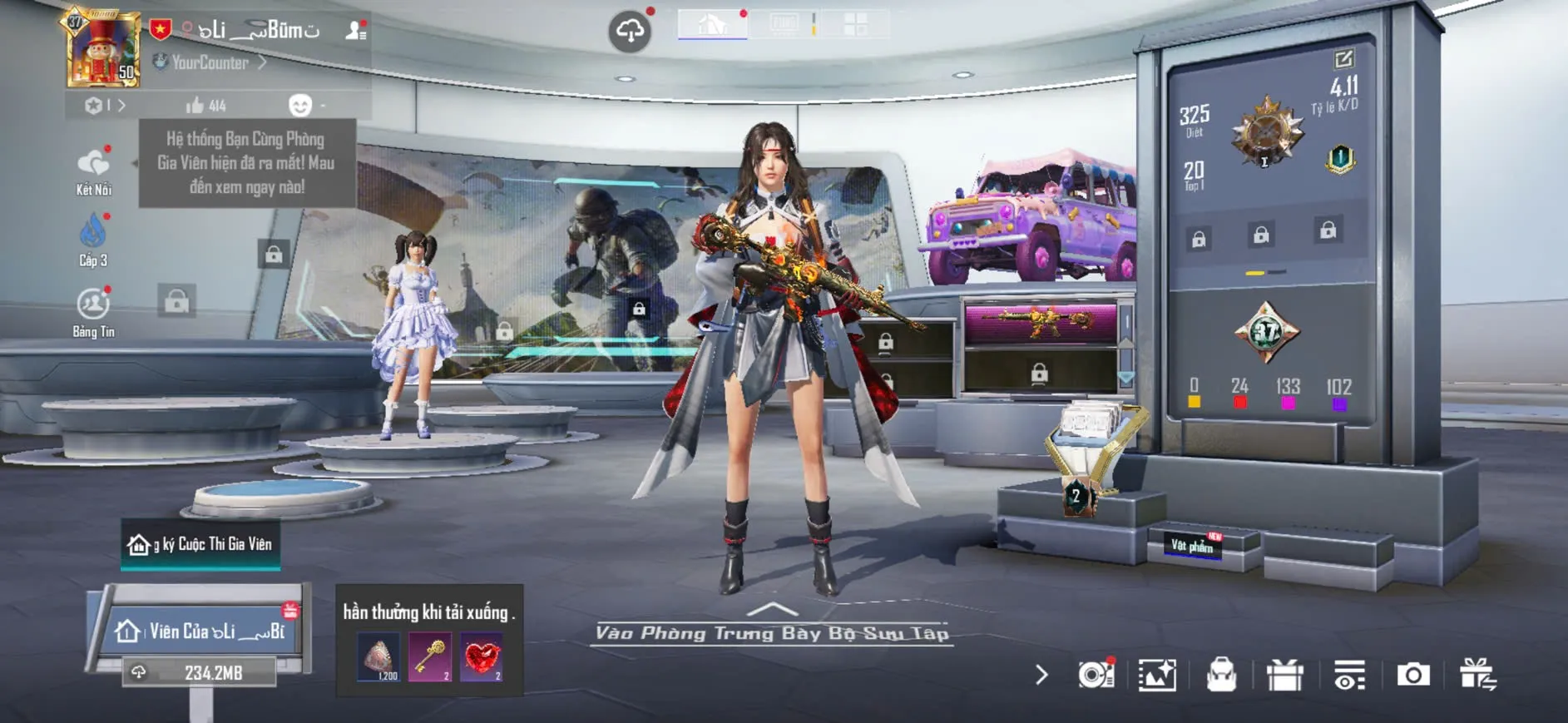This screenshot has height=723, width=1568.
Task: Toggle the eye visibility list icon
Action: 1348,675
